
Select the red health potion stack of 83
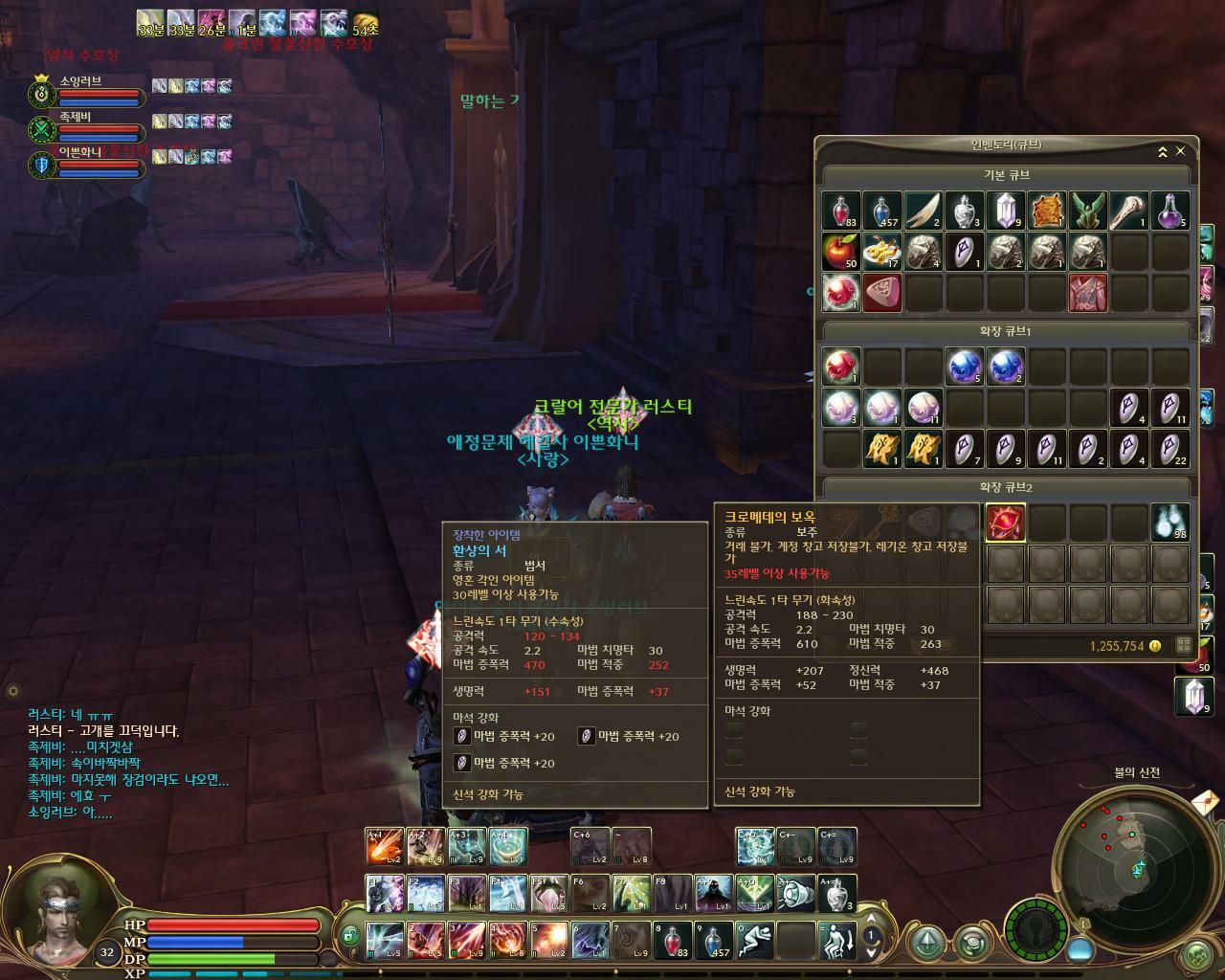[x=841, y=211]
